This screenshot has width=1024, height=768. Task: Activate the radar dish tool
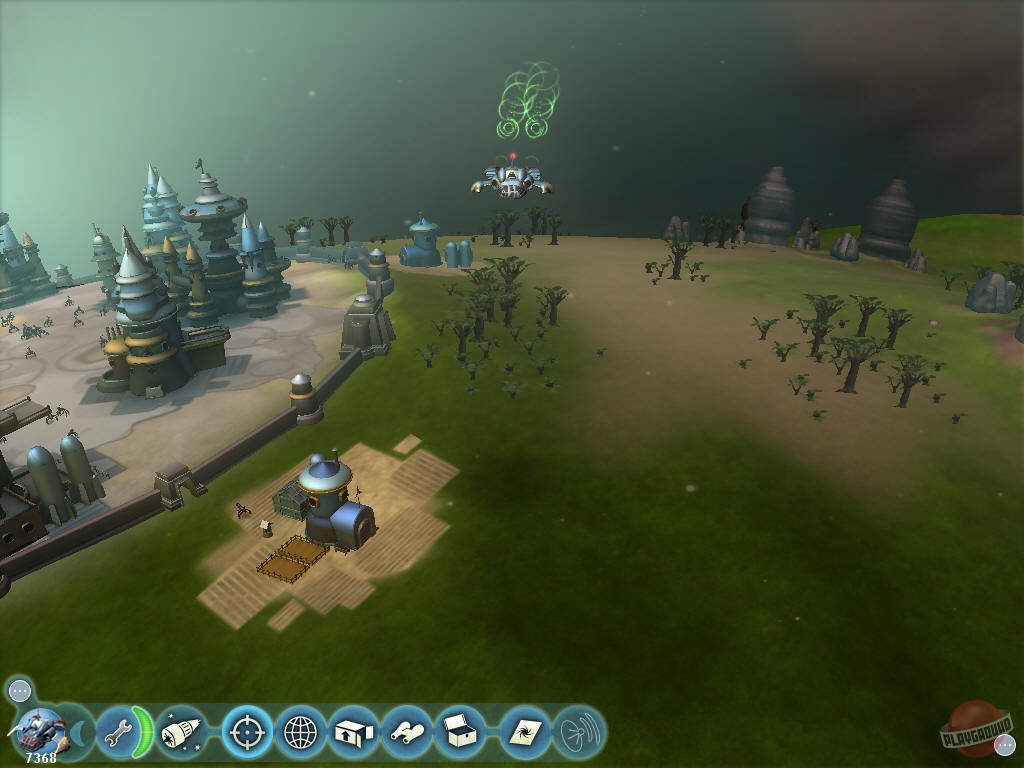pos(578,733)
